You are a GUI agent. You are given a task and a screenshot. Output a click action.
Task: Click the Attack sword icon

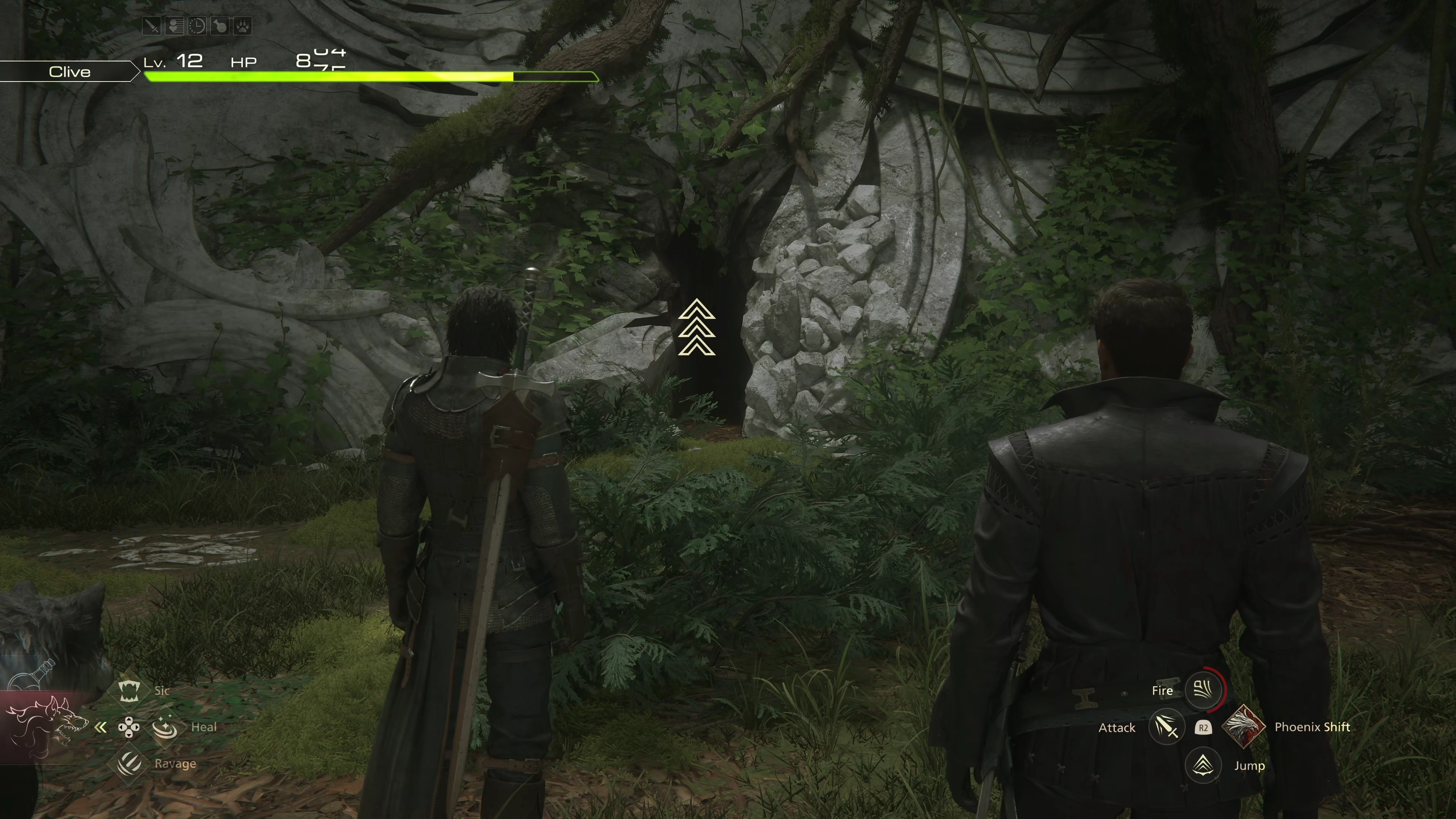pos(1166,728)
